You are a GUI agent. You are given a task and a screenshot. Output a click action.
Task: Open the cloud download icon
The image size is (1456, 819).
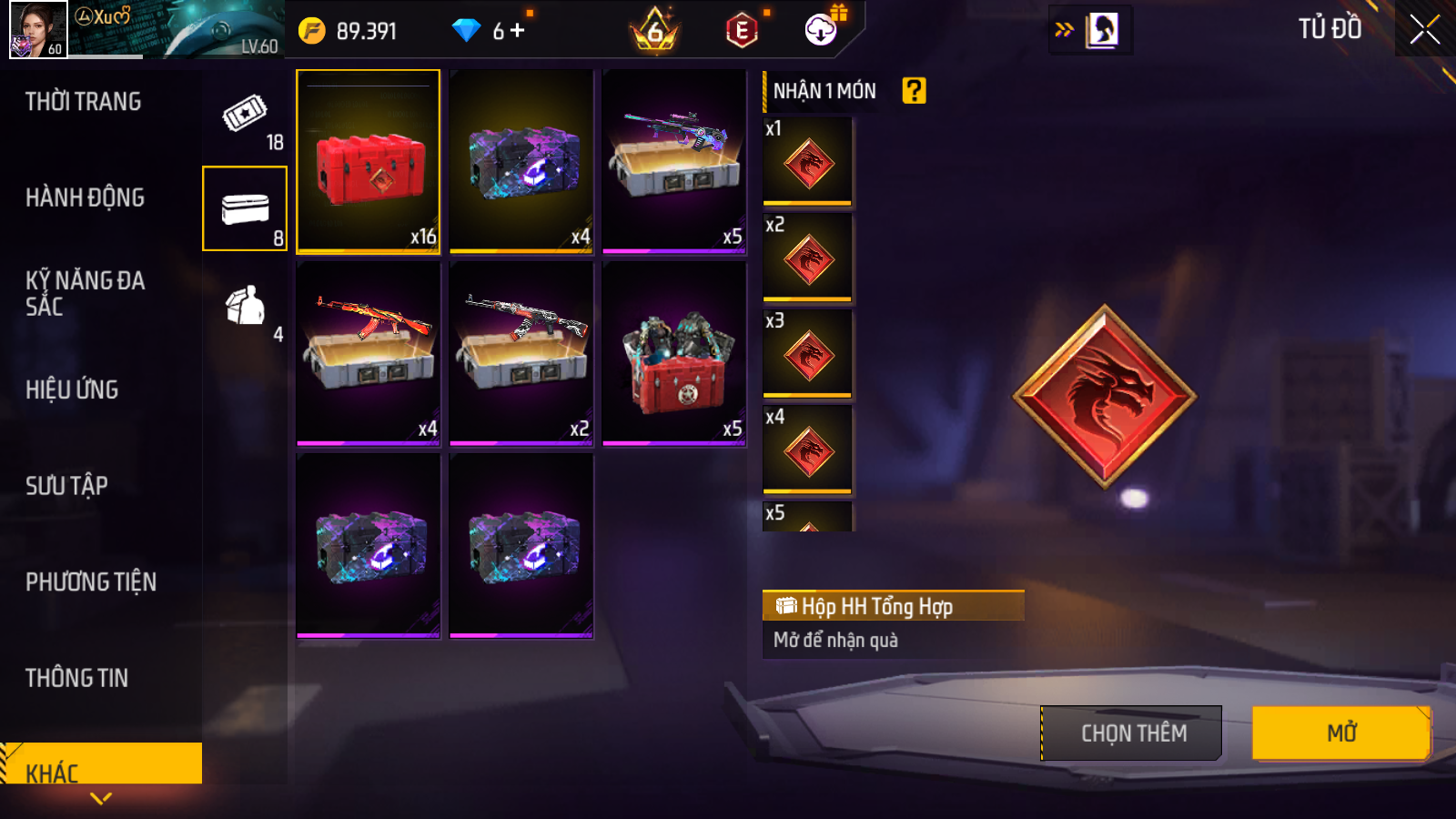pos(821,30)
